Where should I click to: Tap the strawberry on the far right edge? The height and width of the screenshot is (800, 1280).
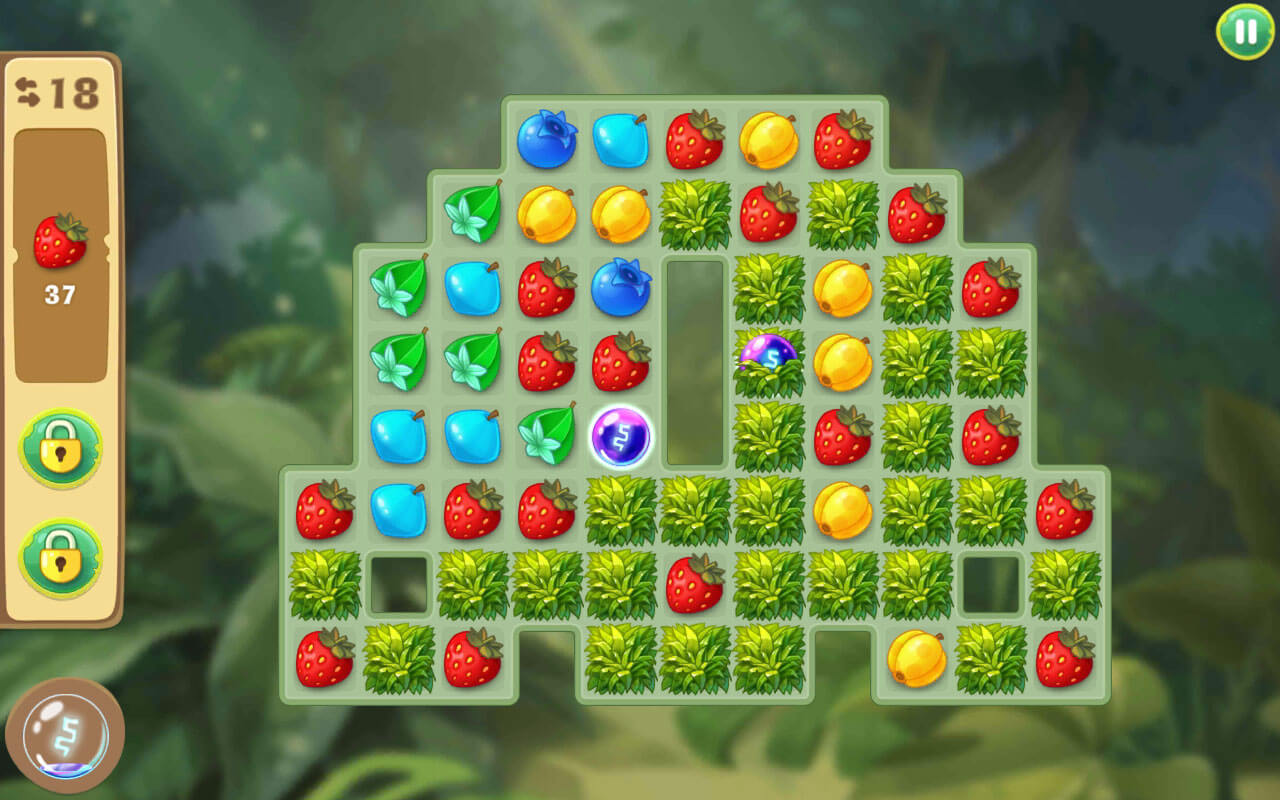1066,512
